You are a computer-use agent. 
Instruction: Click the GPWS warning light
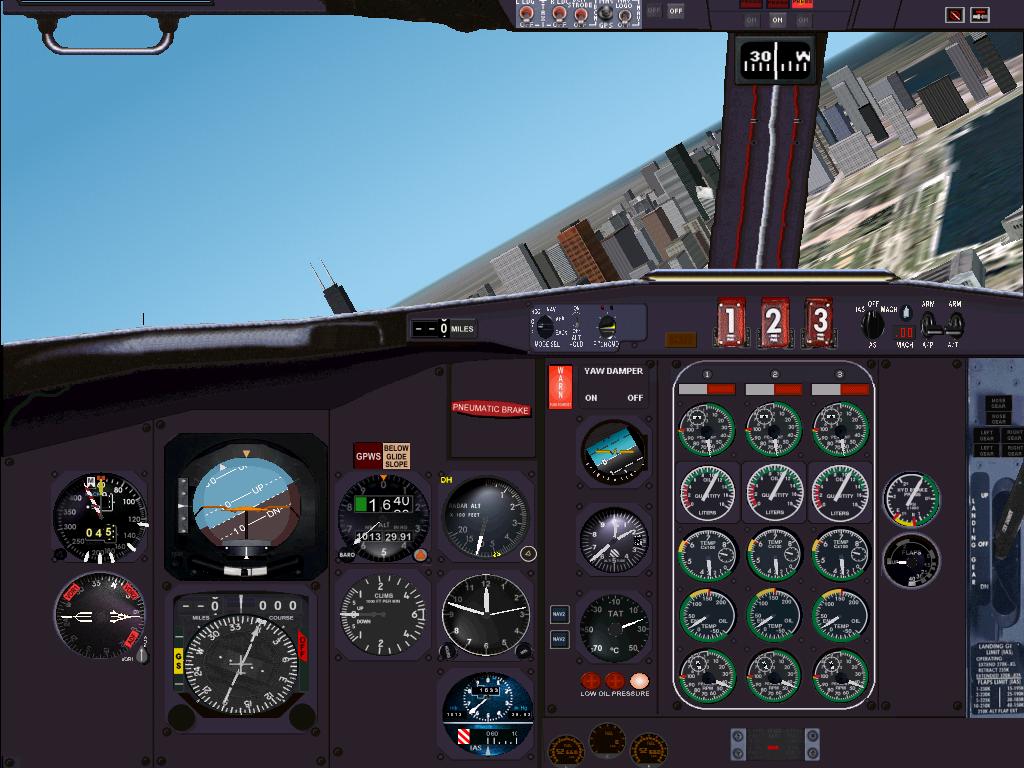(367, 457)
